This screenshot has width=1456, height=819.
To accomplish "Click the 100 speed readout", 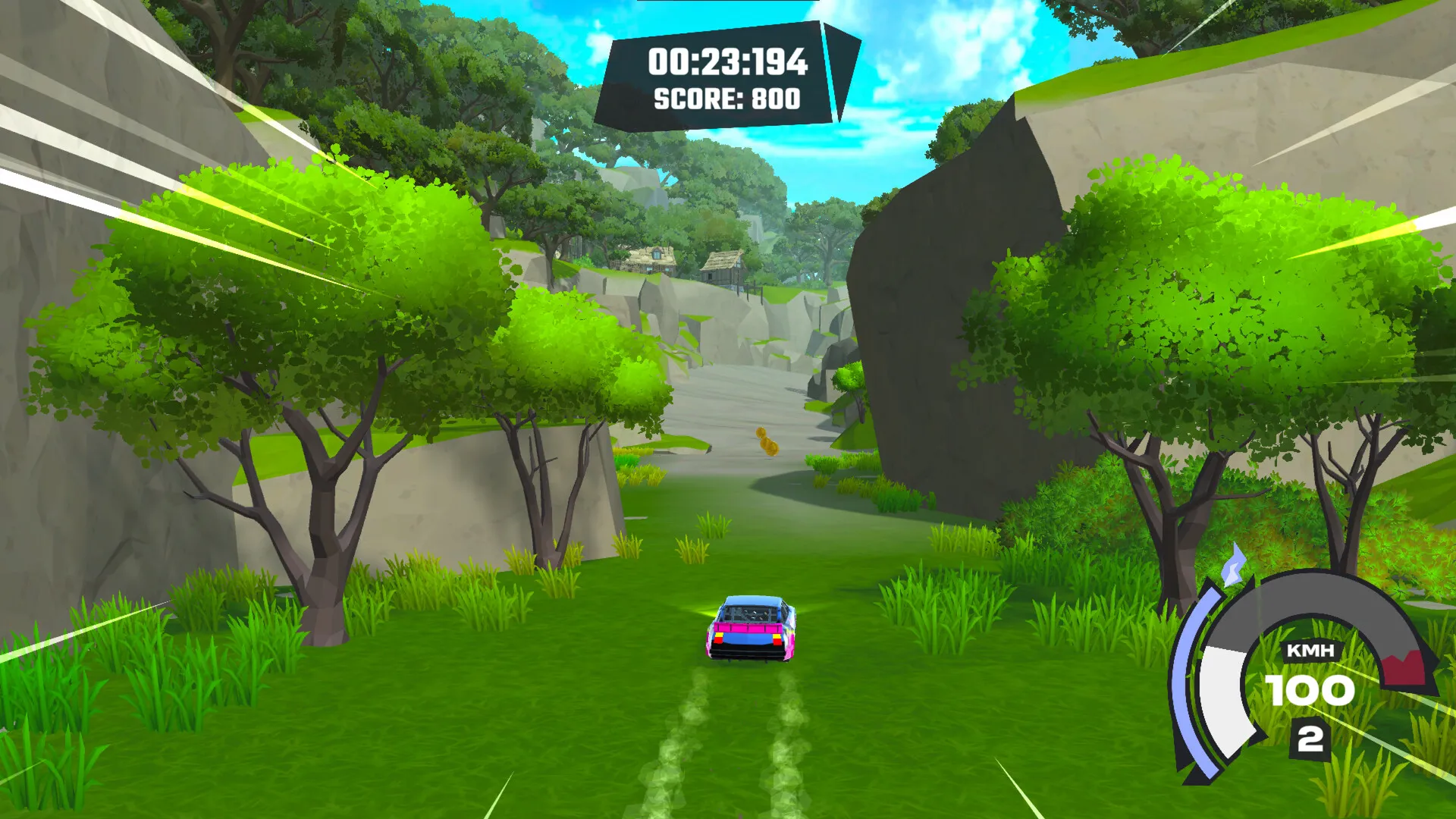I will tap(1310, 690).
